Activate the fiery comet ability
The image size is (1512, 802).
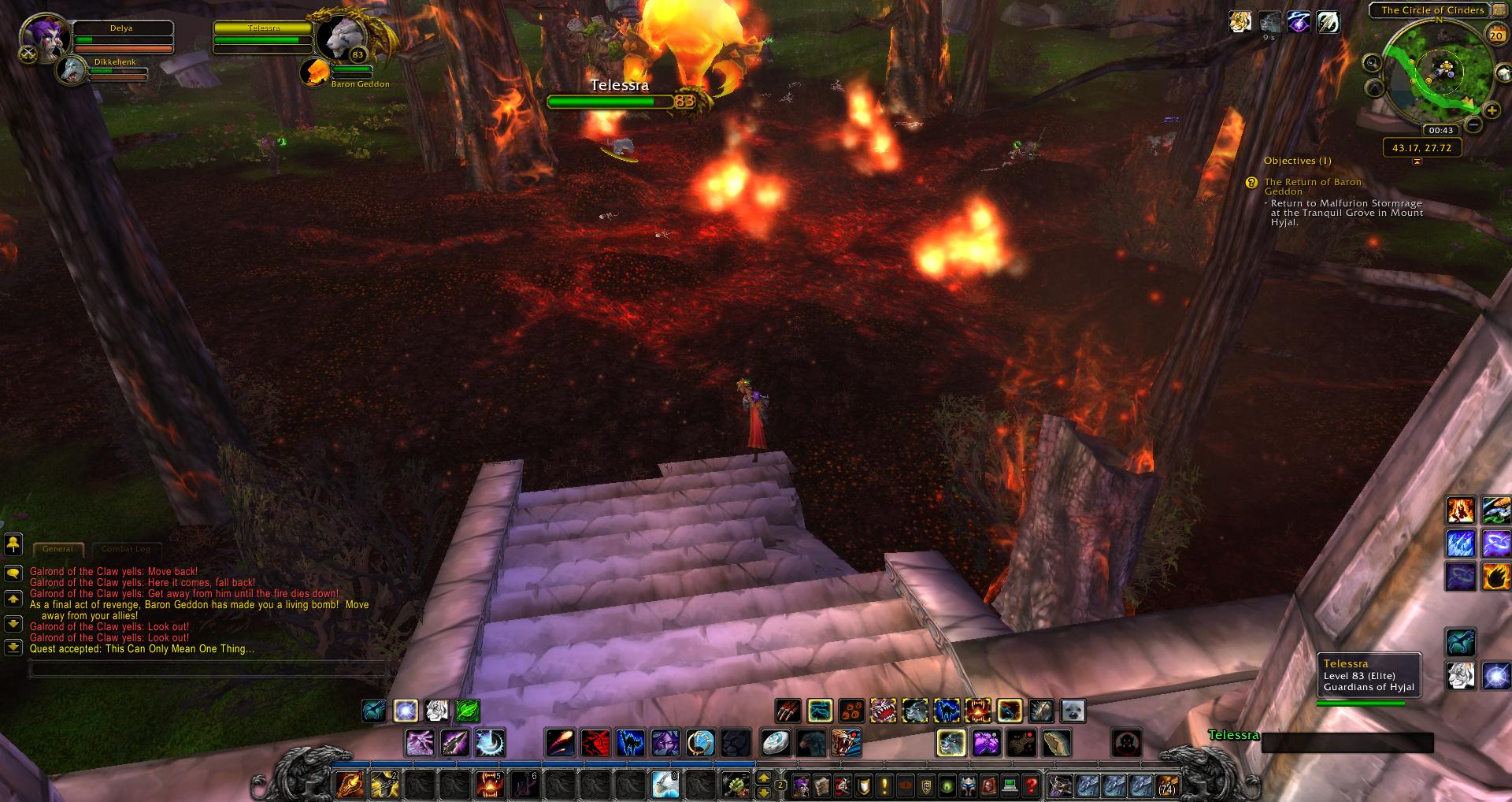coord(558,742)
